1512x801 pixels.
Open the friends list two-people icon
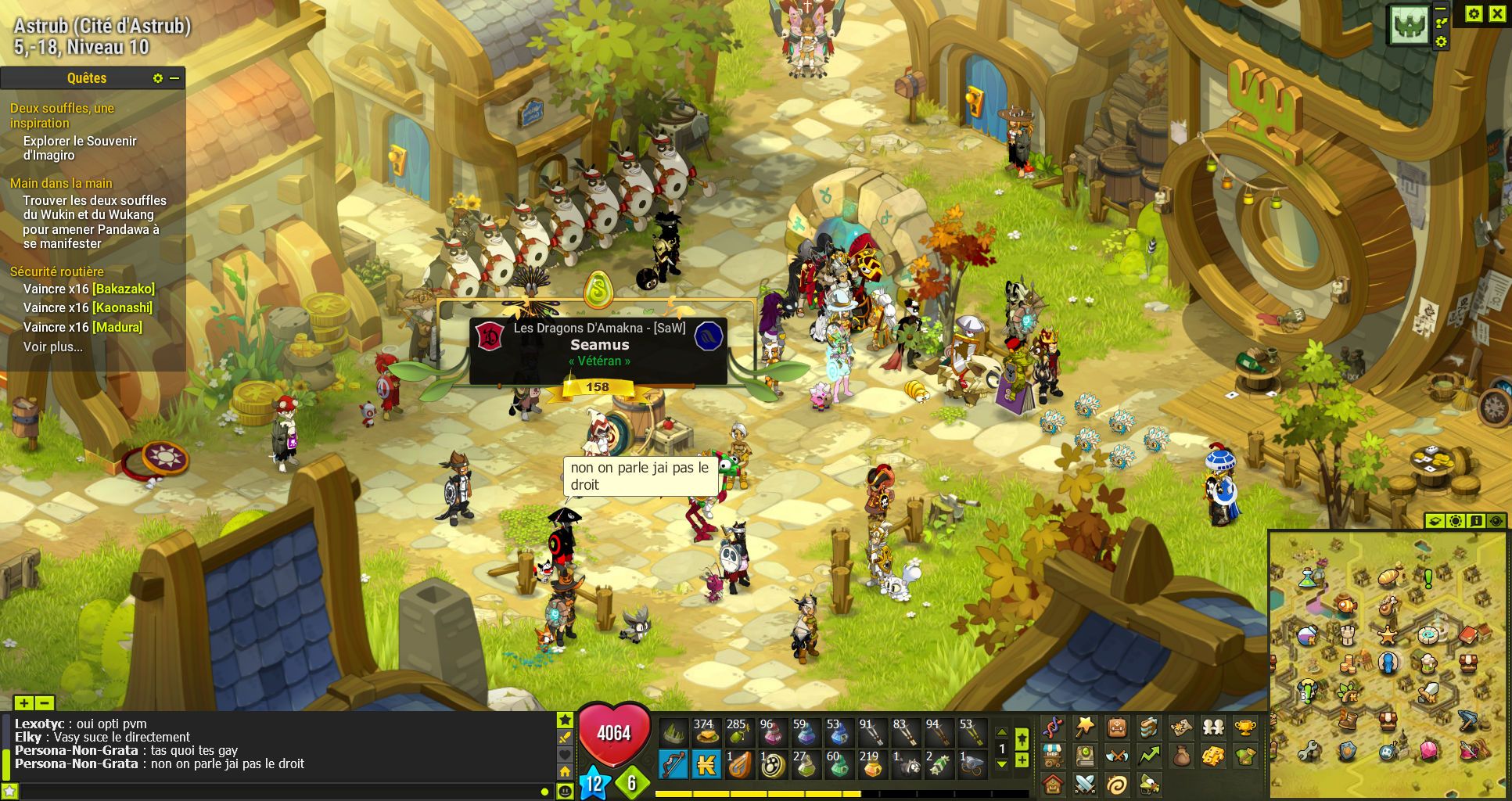[x=1212, y=728]
